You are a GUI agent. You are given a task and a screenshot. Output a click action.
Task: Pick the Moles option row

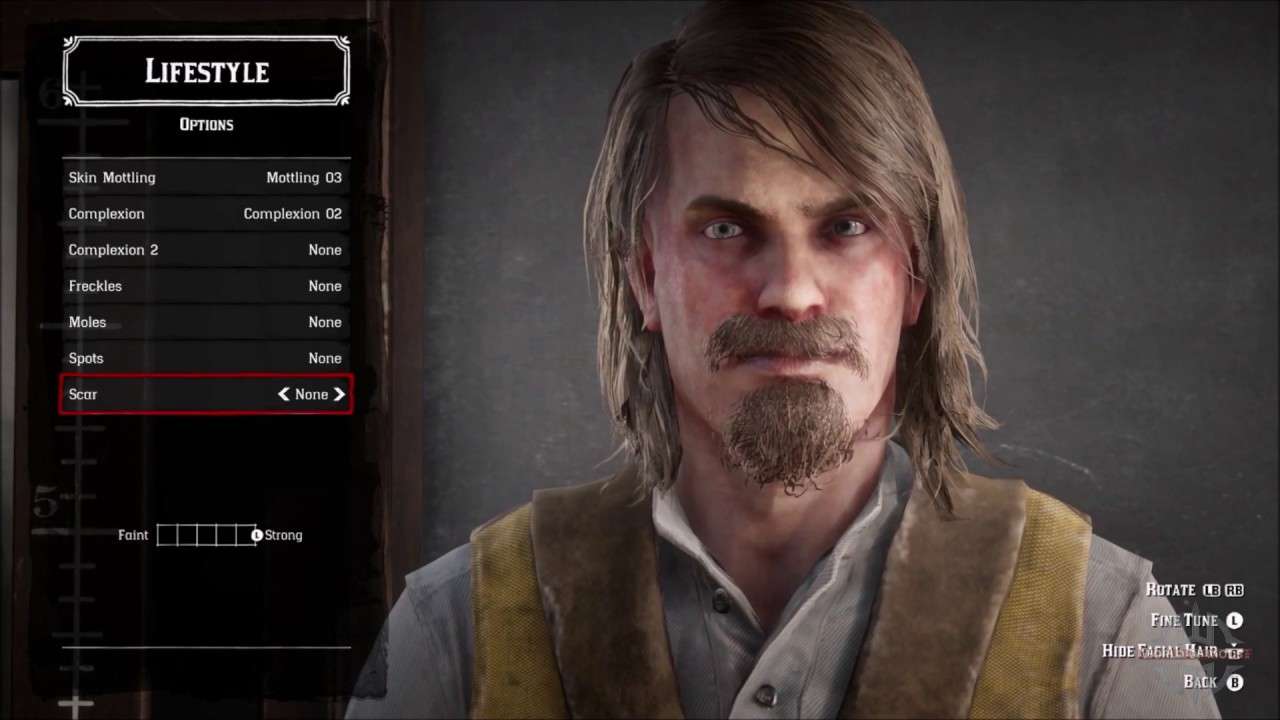click(x=205, y=322)
